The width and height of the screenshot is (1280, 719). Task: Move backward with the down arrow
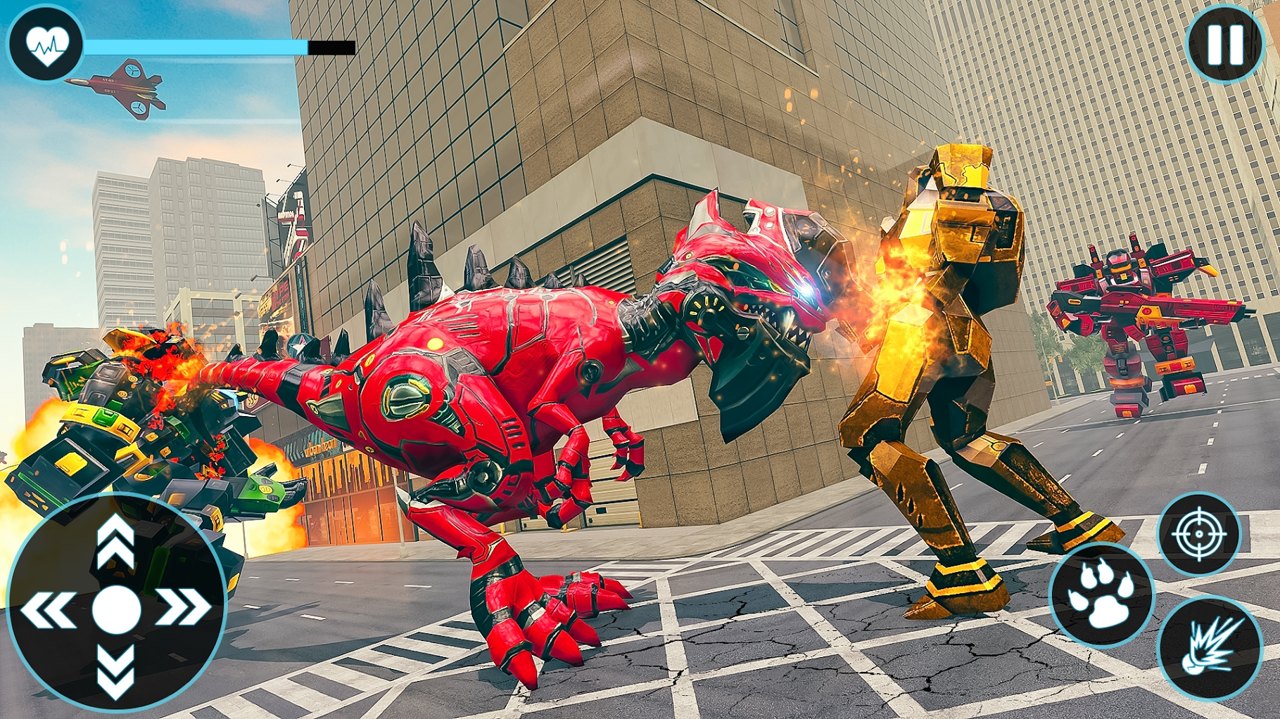[116, 670]
